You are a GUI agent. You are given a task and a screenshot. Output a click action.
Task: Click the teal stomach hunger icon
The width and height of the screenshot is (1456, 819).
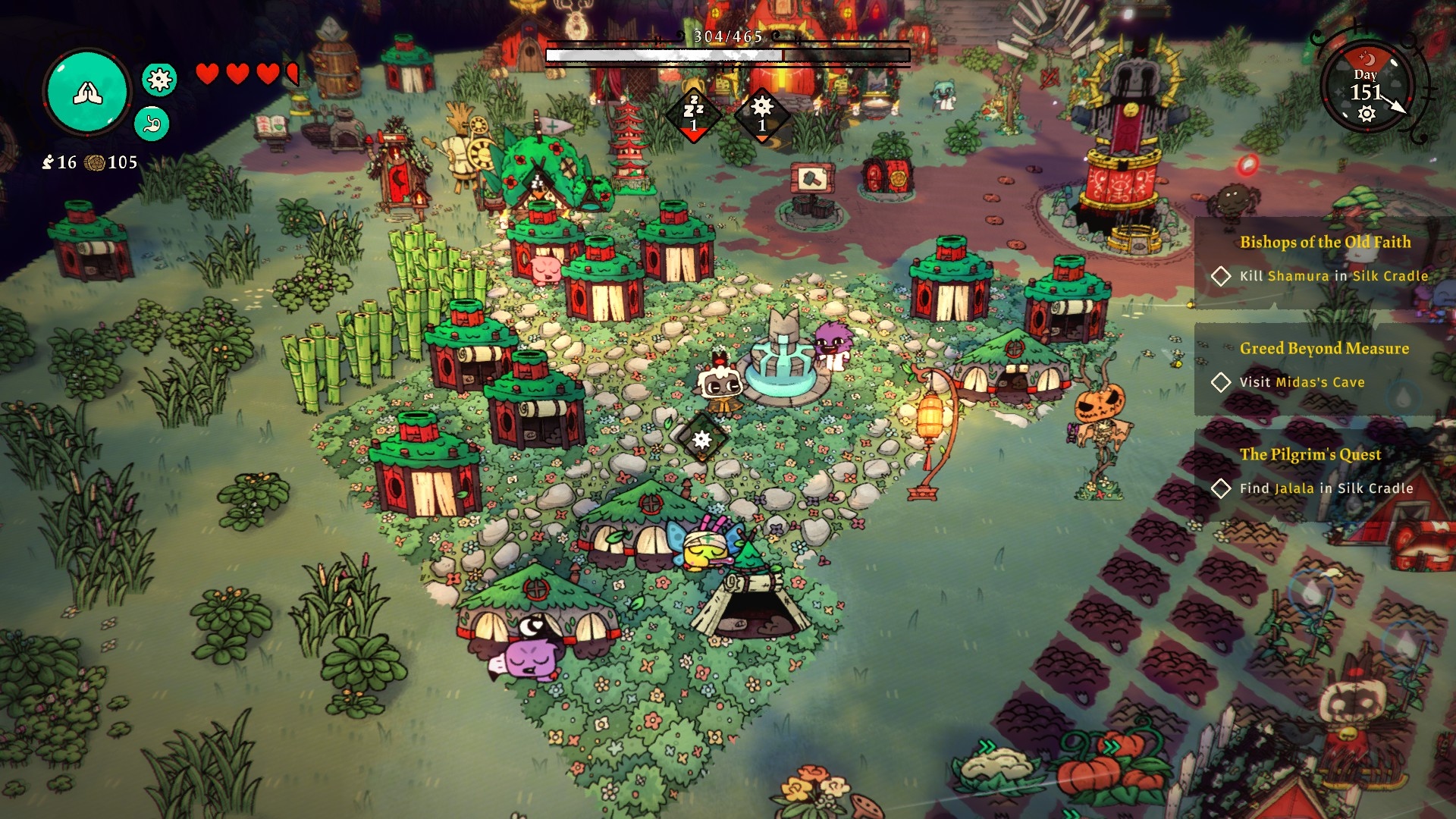pyautogui.click(x=152, y=124)
